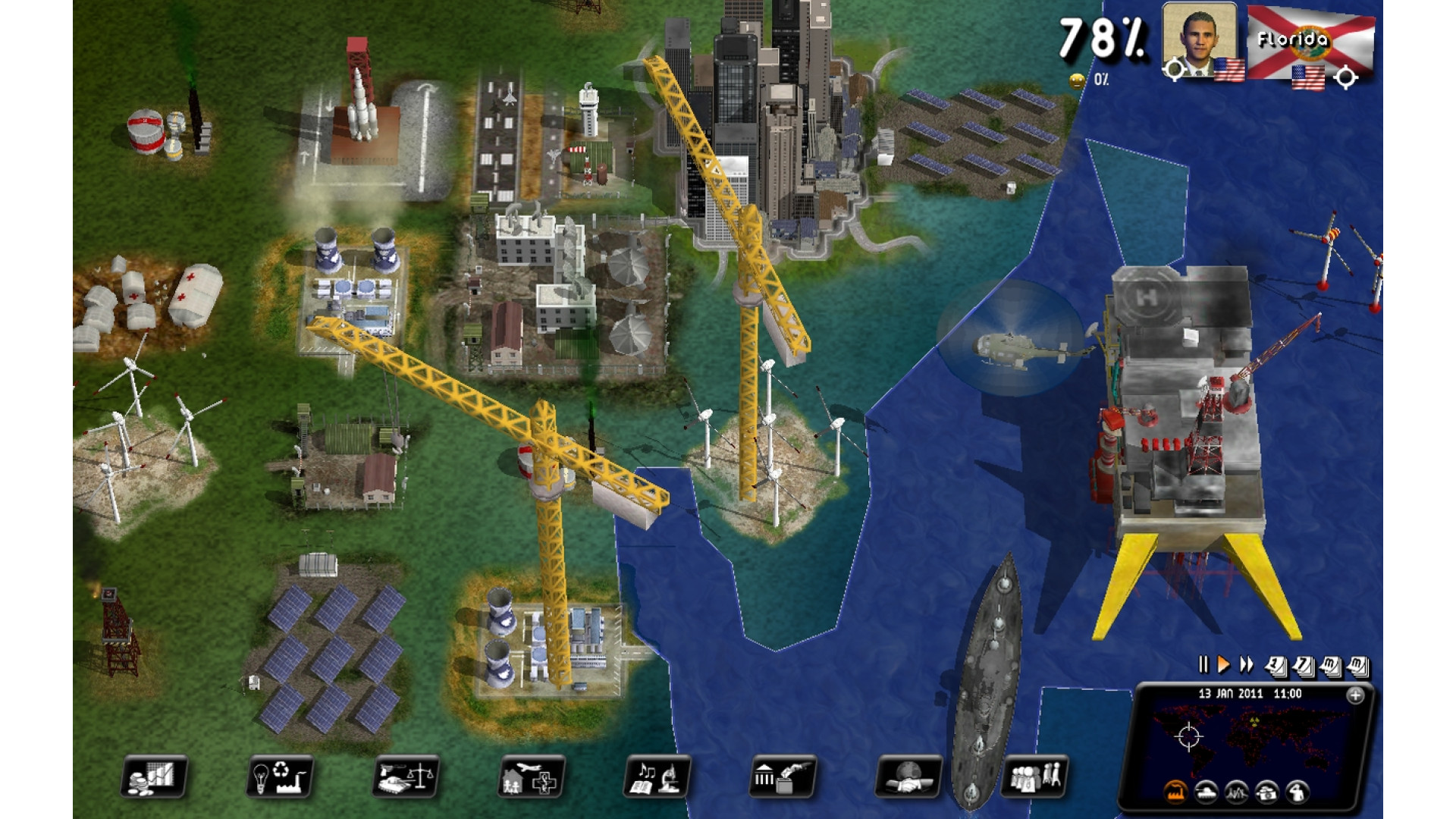Pause the game time

pos(1203,665)
